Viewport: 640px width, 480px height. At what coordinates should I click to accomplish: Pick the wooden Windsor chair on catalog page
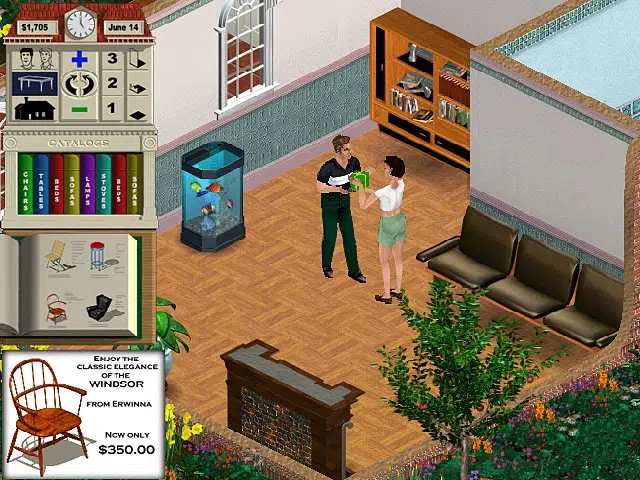pyautogui.click(x=57, y=307)
